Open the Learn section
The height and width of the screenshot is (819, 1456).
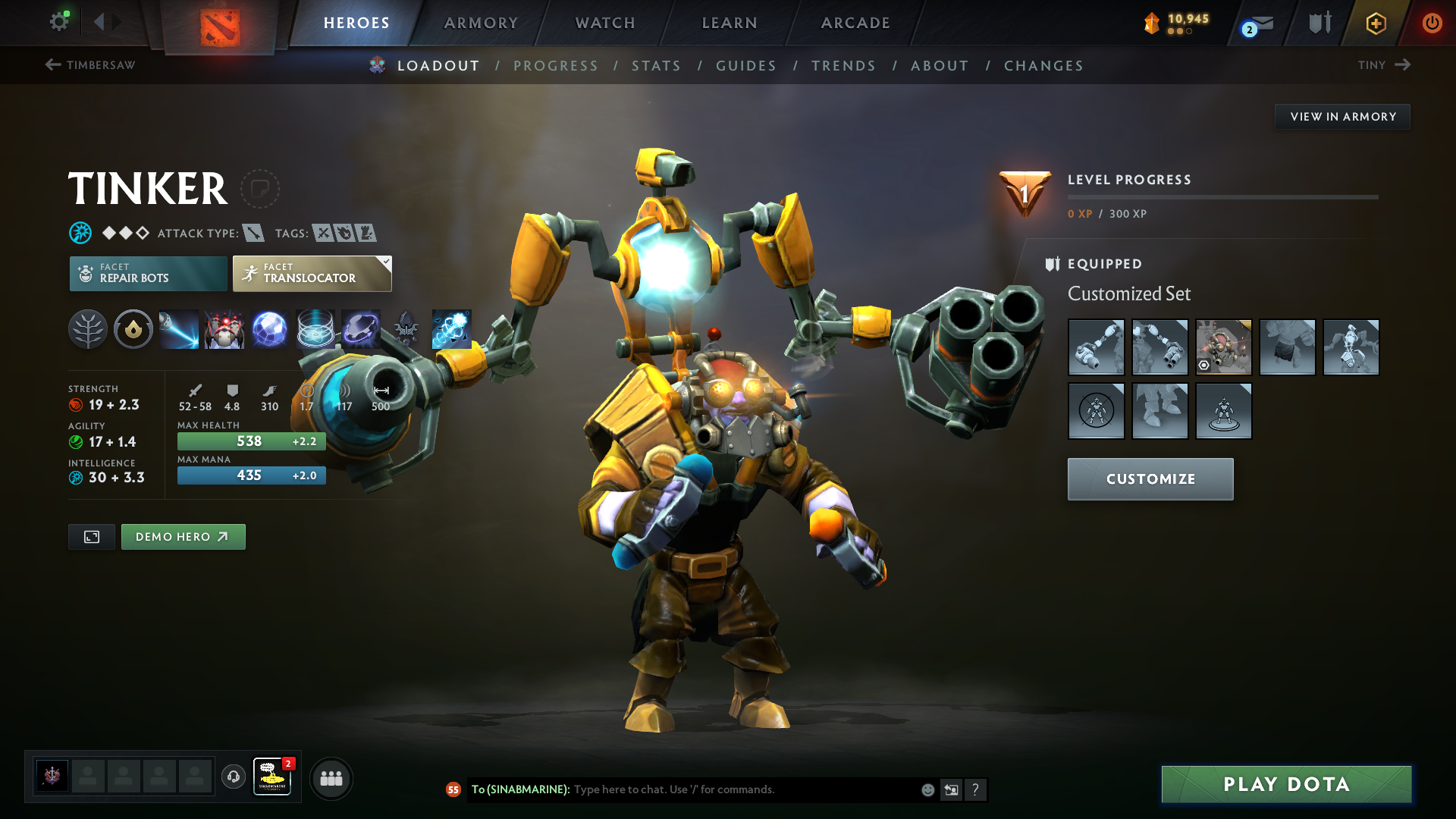click(730, 23)
